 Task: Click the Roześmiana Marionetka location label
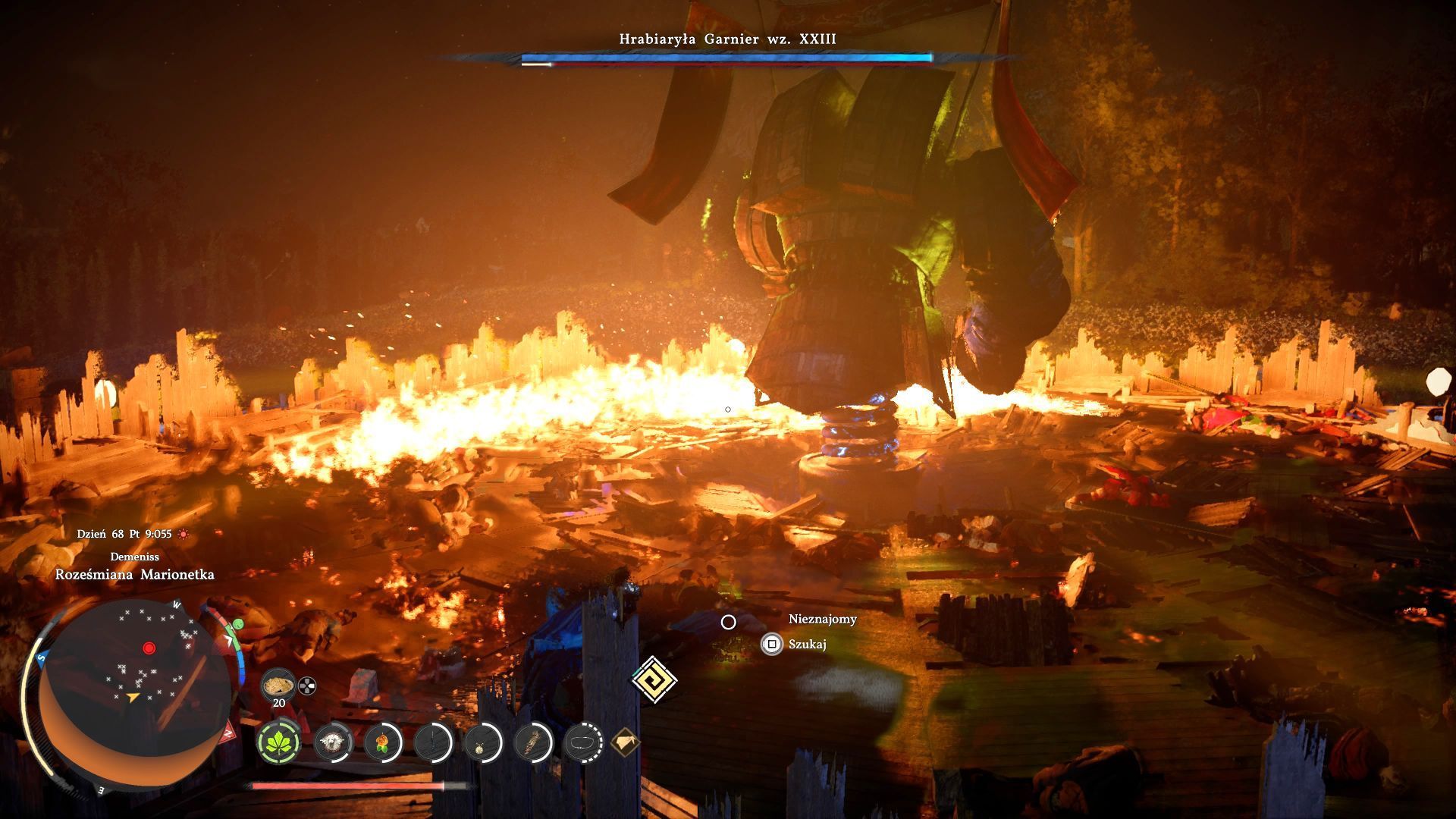[x=134, y=575]
